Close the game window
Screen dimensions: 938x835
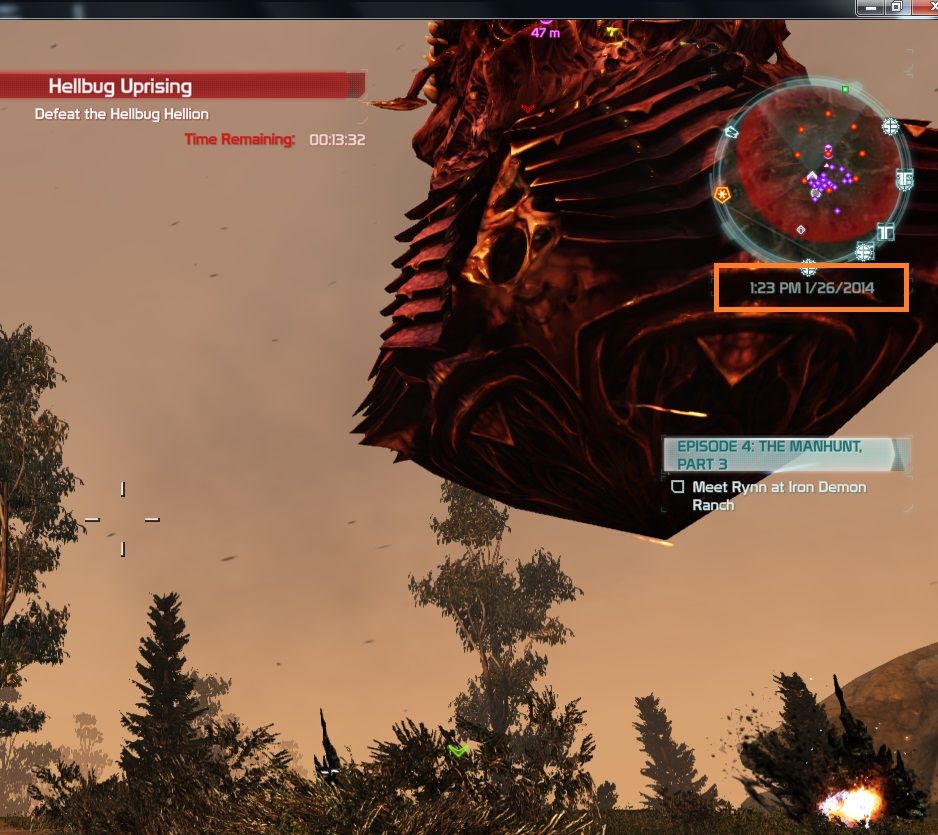[924, 7]
